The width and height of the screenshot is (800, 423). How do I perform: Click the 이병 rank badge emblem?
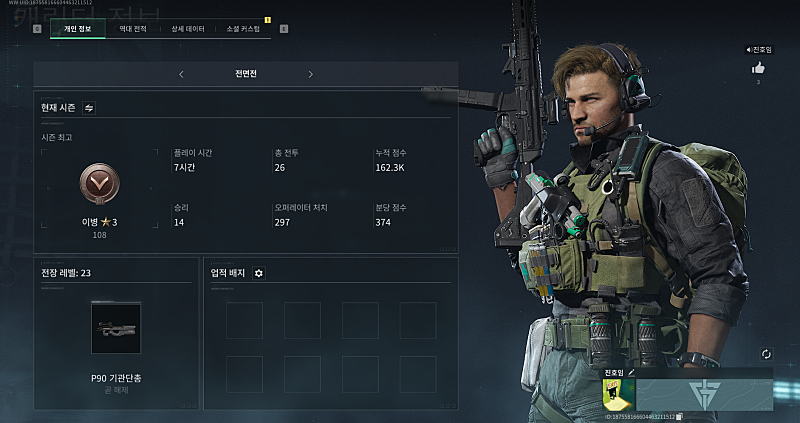pos(99,183)
